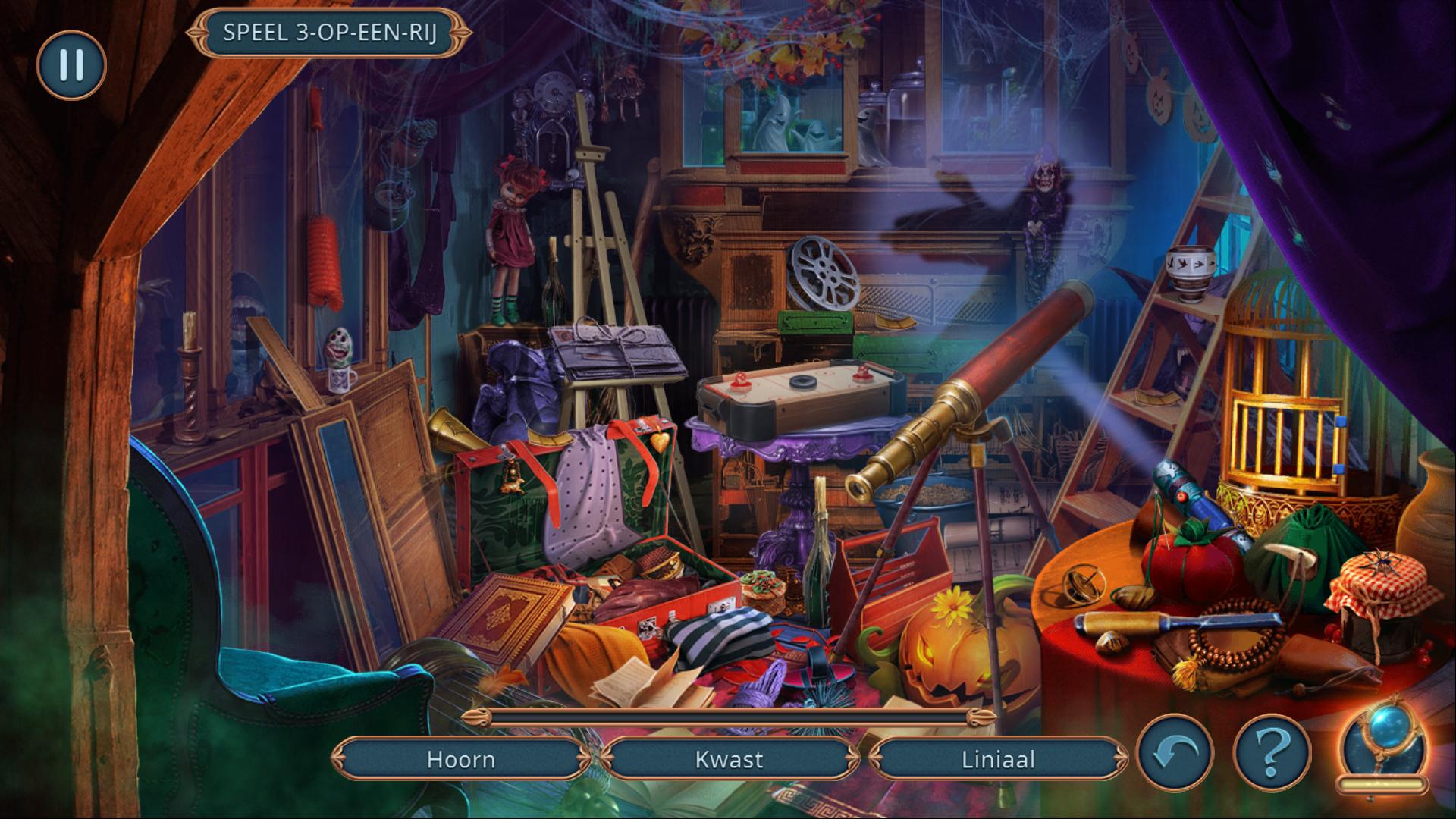Select the Hoorn item in the list
1456x819 pixels.
tap(460, 759)
